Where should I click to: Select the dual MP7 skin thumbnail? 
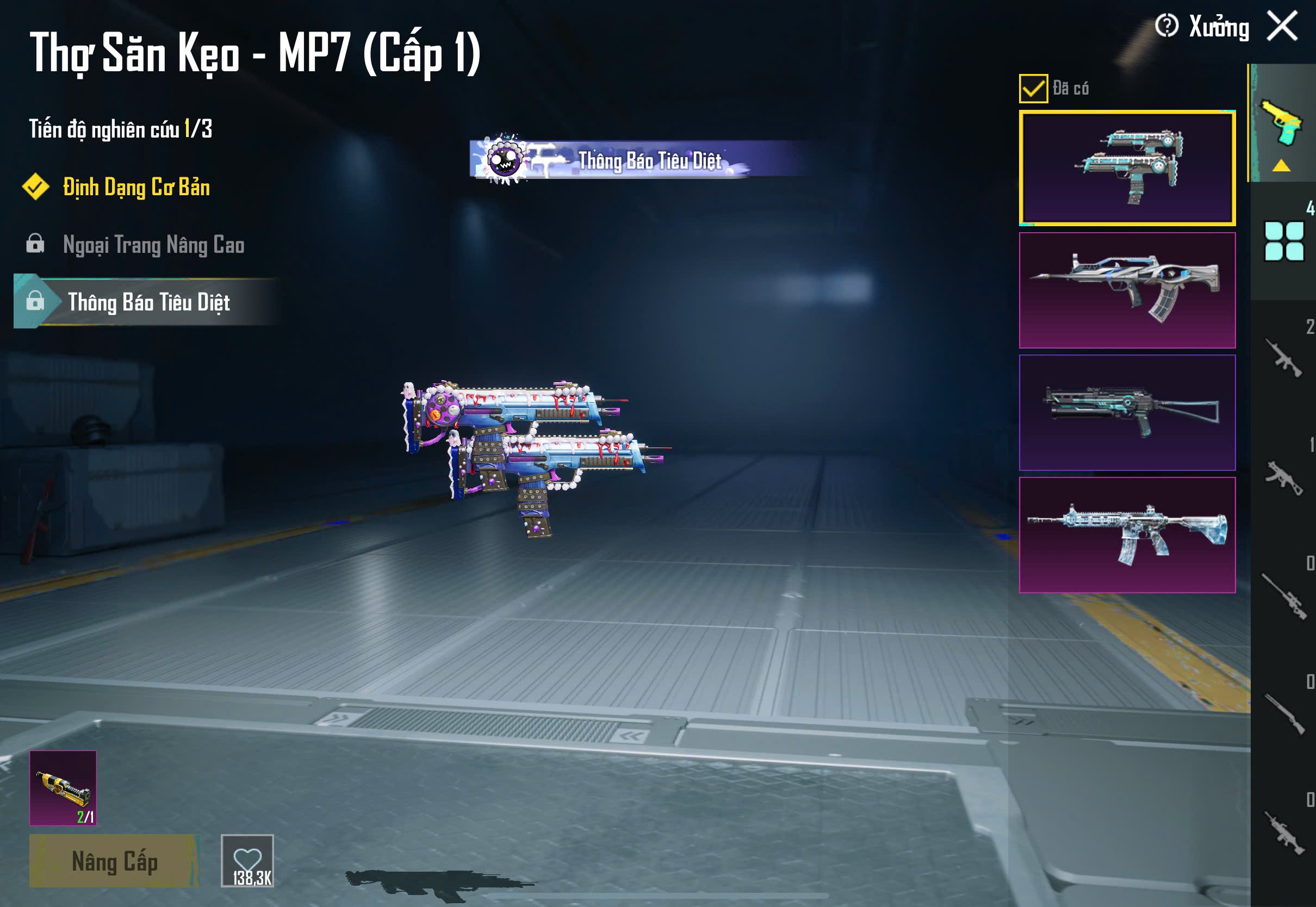pyautogui.click(x=1127, y=168)
